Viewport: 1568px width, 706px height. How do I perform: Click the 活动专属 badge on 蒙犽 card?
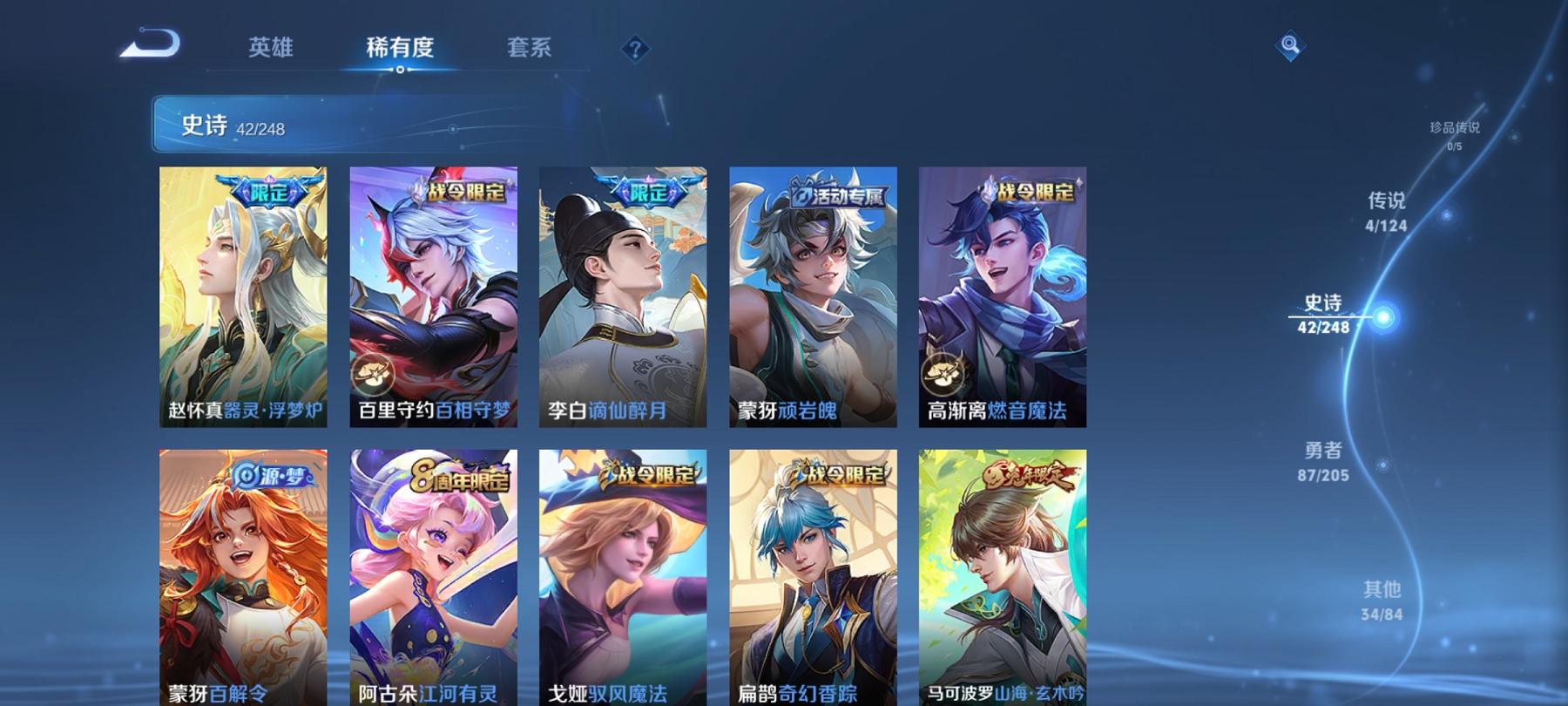841,197
